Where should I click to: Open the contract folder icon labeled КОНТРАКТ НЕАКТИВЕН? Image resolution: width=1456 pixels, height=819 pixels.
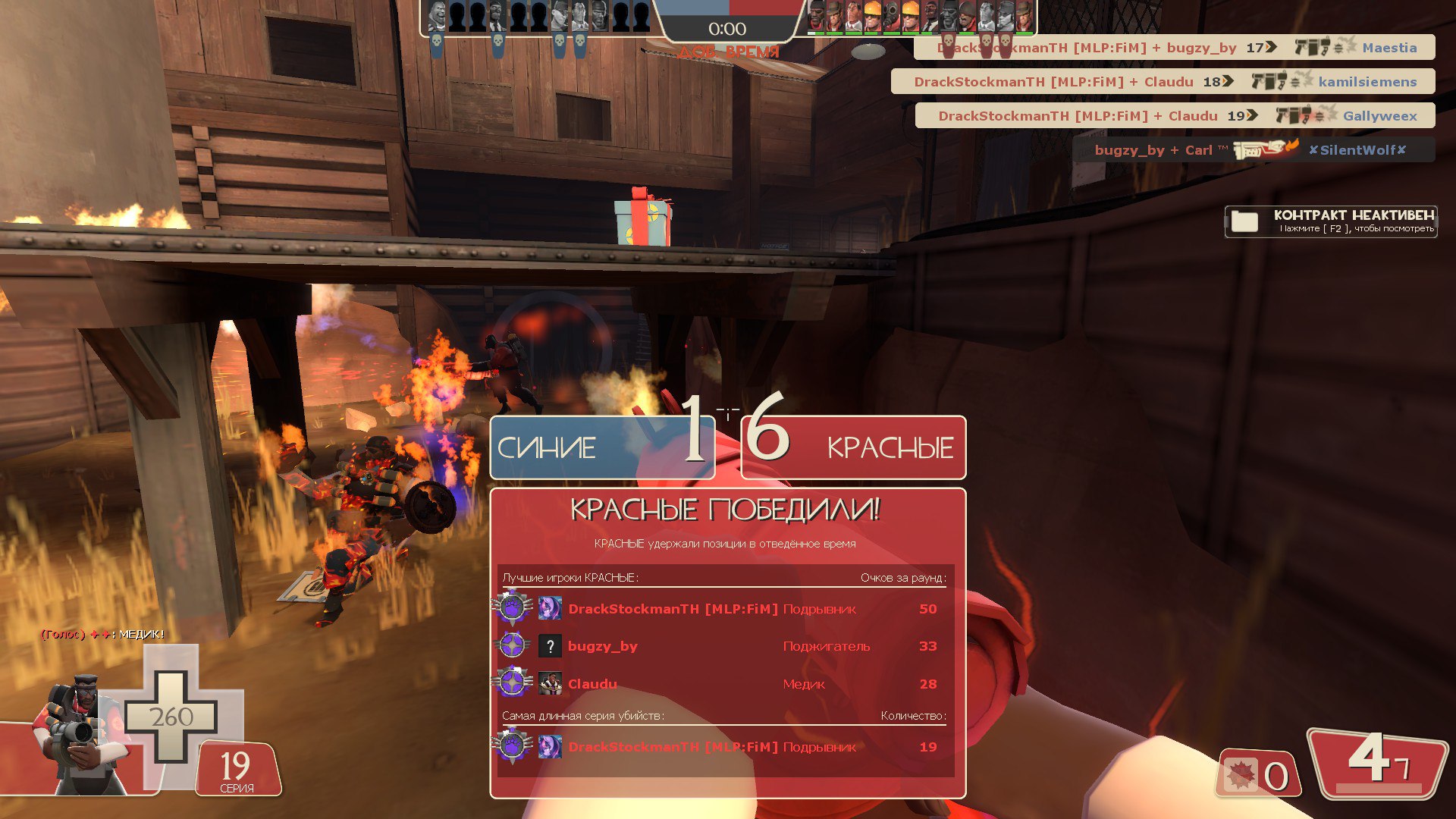click(x=1244, y=220)
